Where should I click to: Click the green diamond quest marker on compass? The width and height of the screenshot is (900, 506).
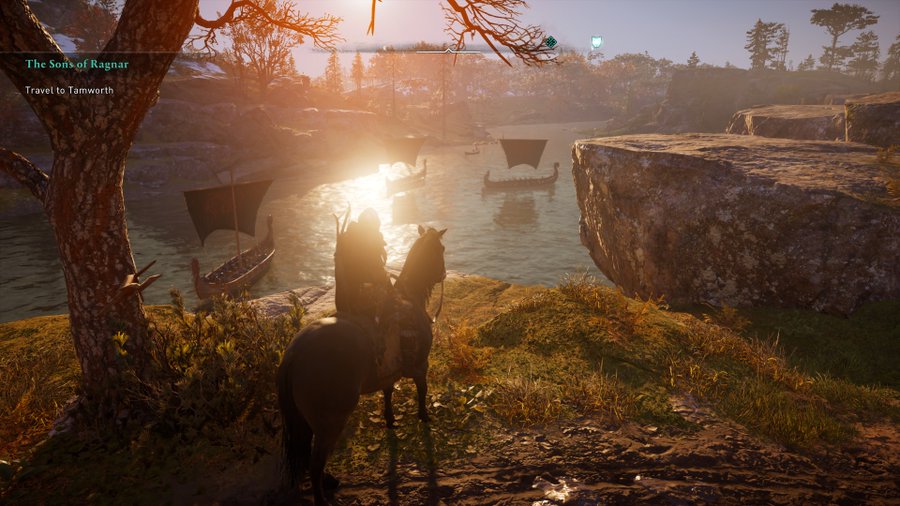(550, 42)
